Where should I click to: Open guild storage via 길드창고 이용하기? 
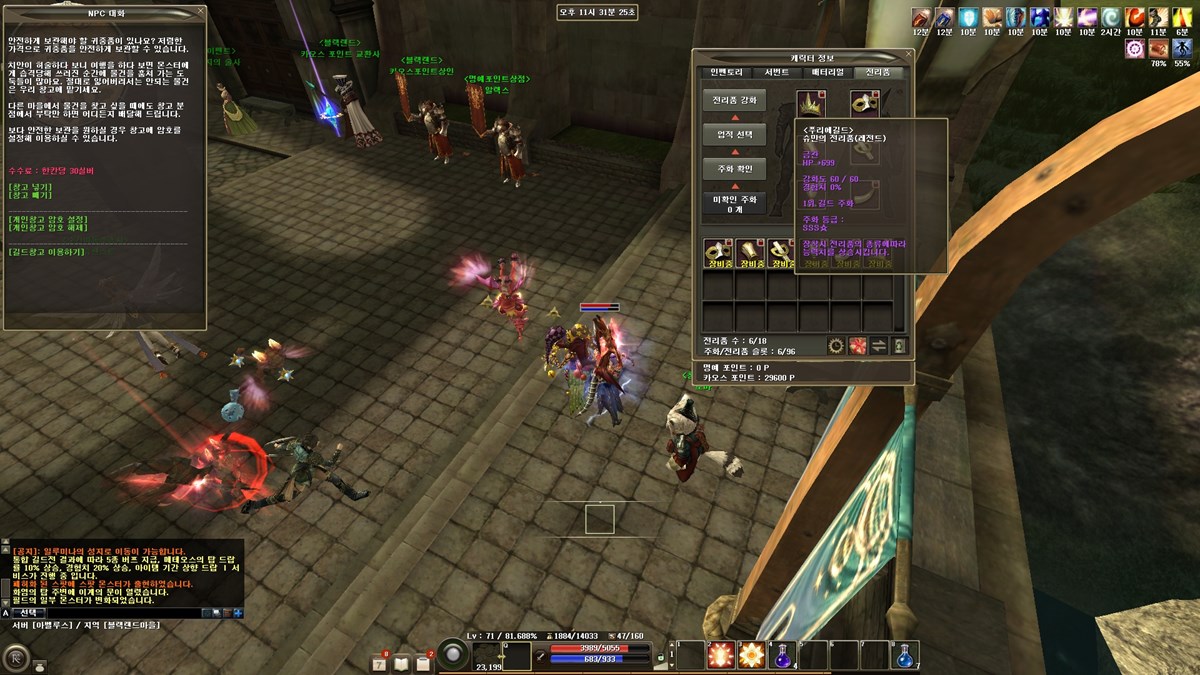pyautogui.click(x=46, y=252)
